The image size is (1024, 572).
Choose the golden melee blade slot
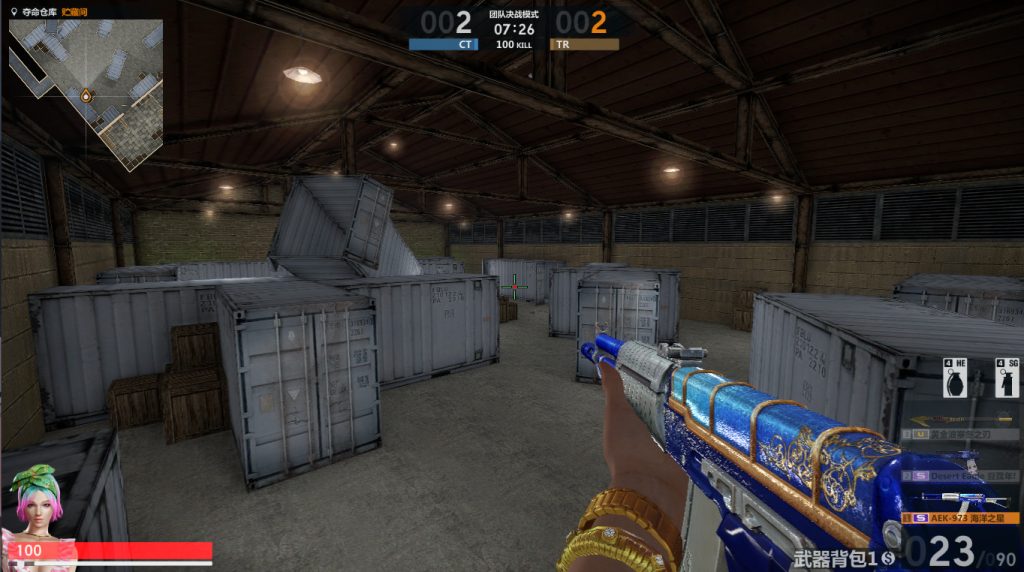pyautogui.click(x=961, y=434)
